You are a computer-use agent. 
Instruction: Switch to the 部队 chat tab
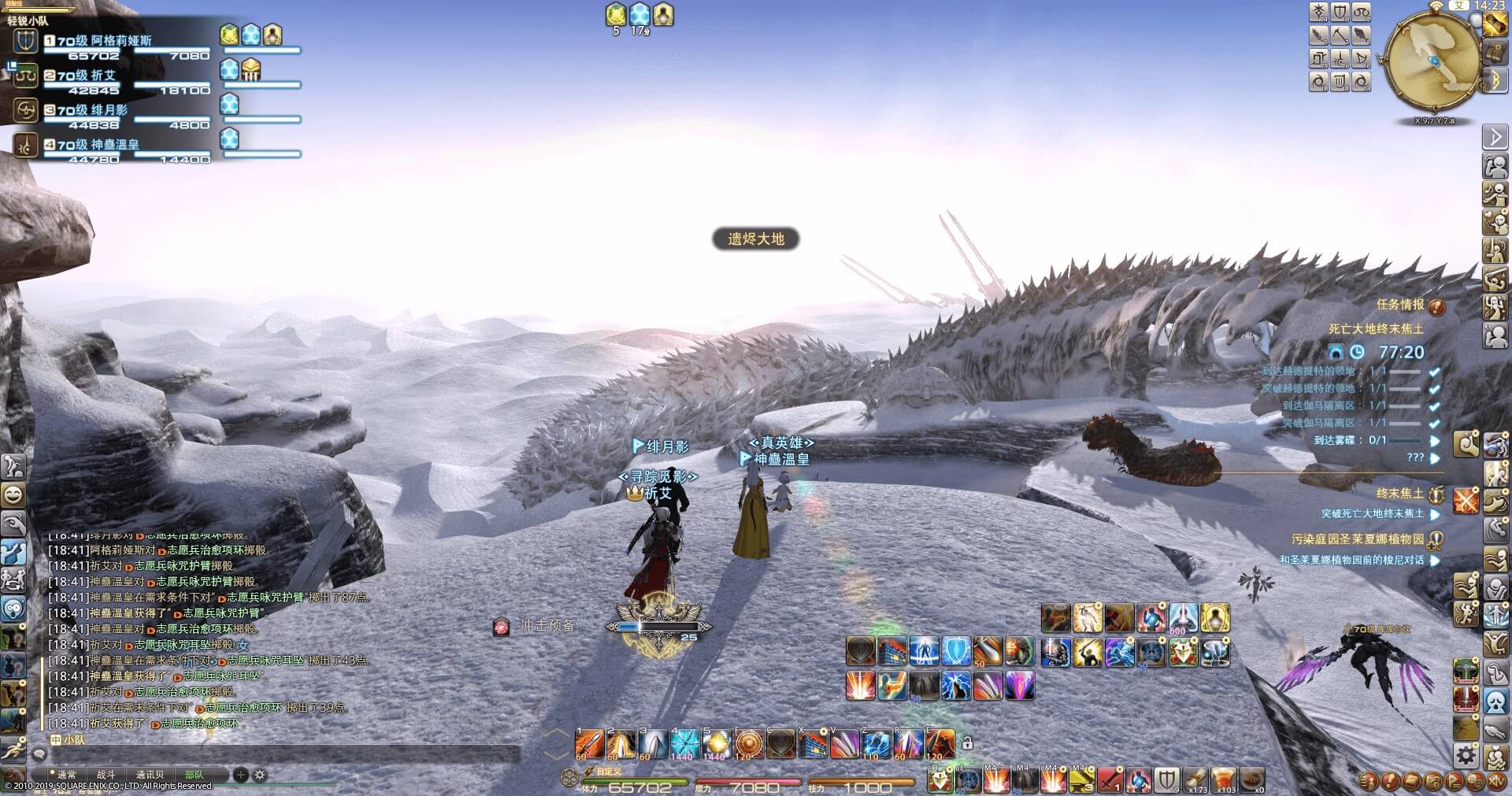pyautogui.click(x=194, y=775)
